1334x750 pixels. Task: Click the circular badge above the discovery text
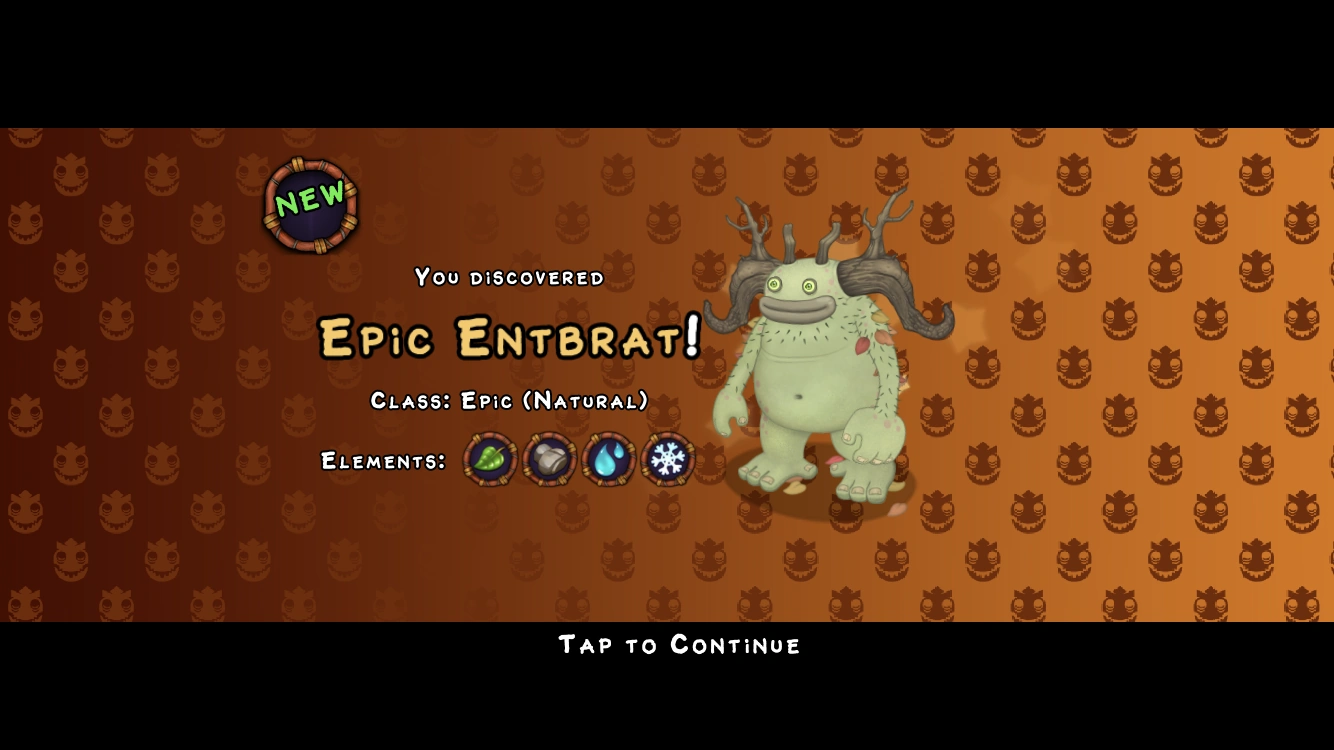coord(308,203)
